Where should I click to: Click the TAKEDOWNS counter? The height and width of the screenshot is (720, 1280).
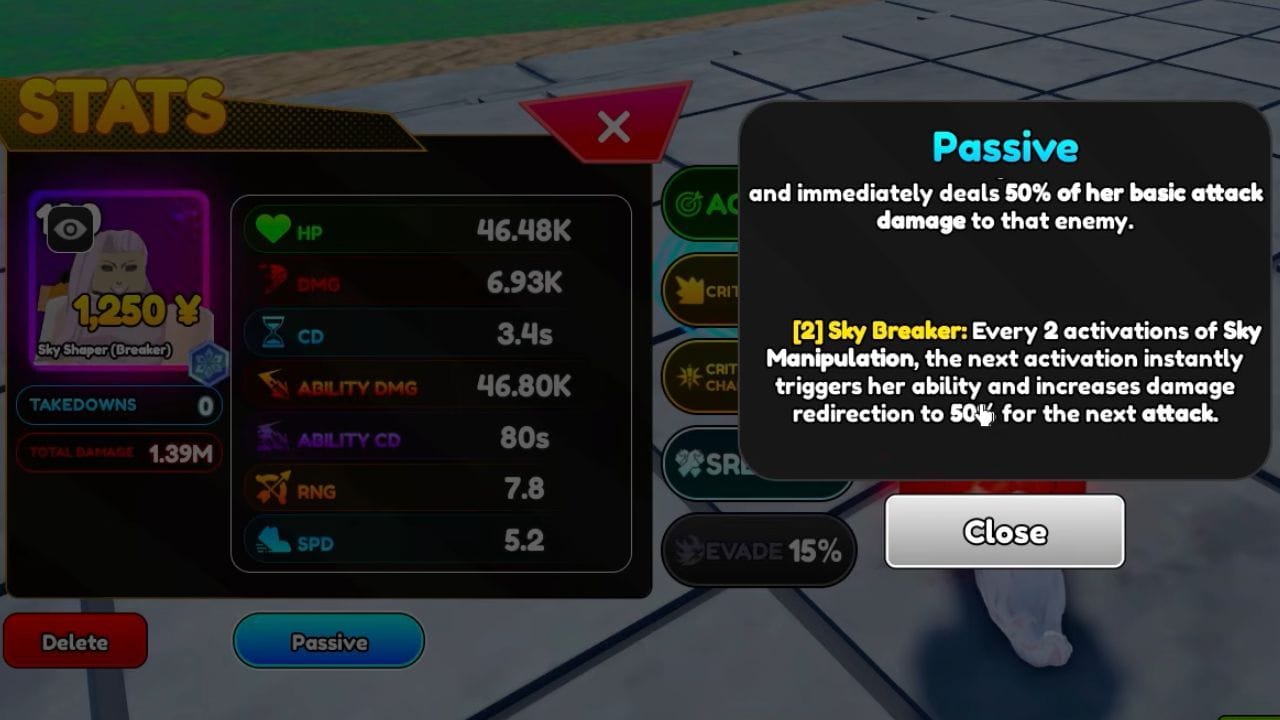point(118,405)
